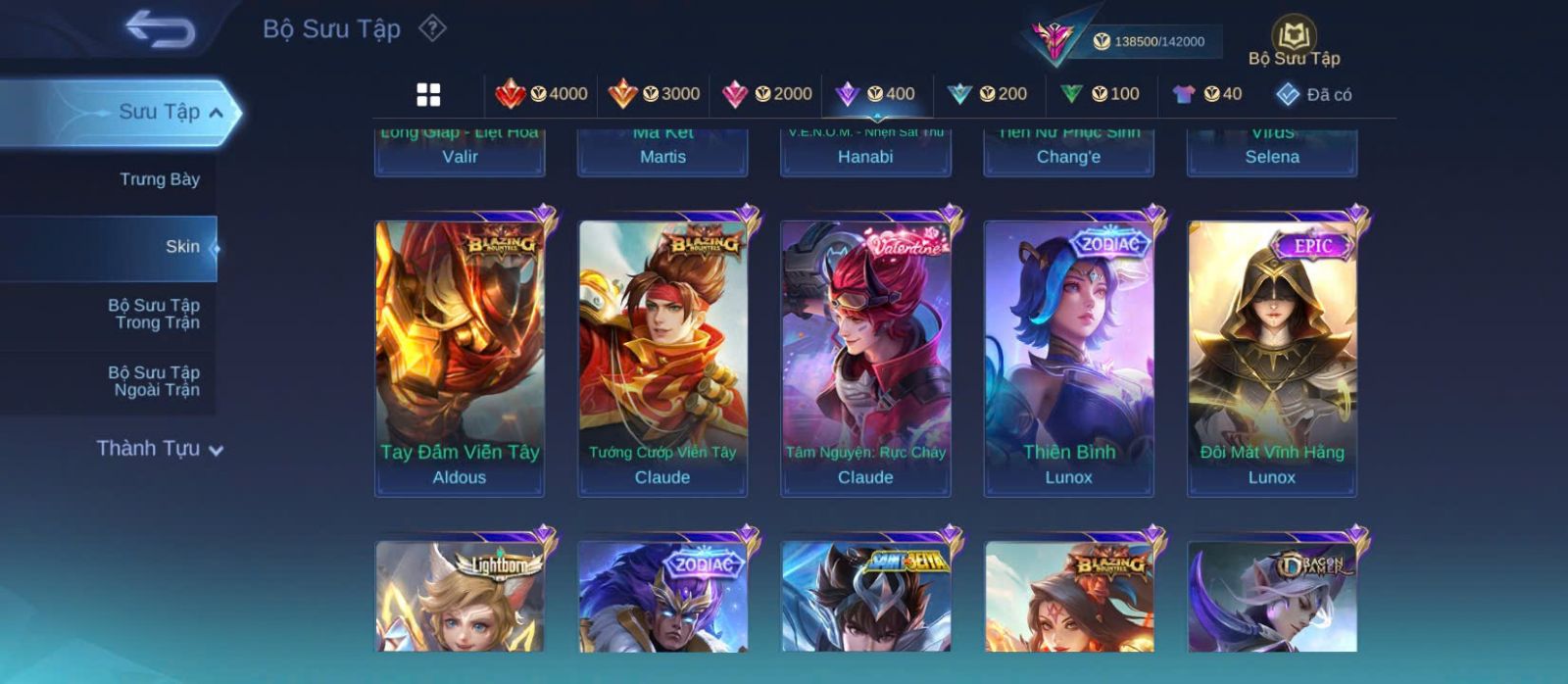
Task: Select the 100 point tier filter
Action: click(x=1101, y=94)
